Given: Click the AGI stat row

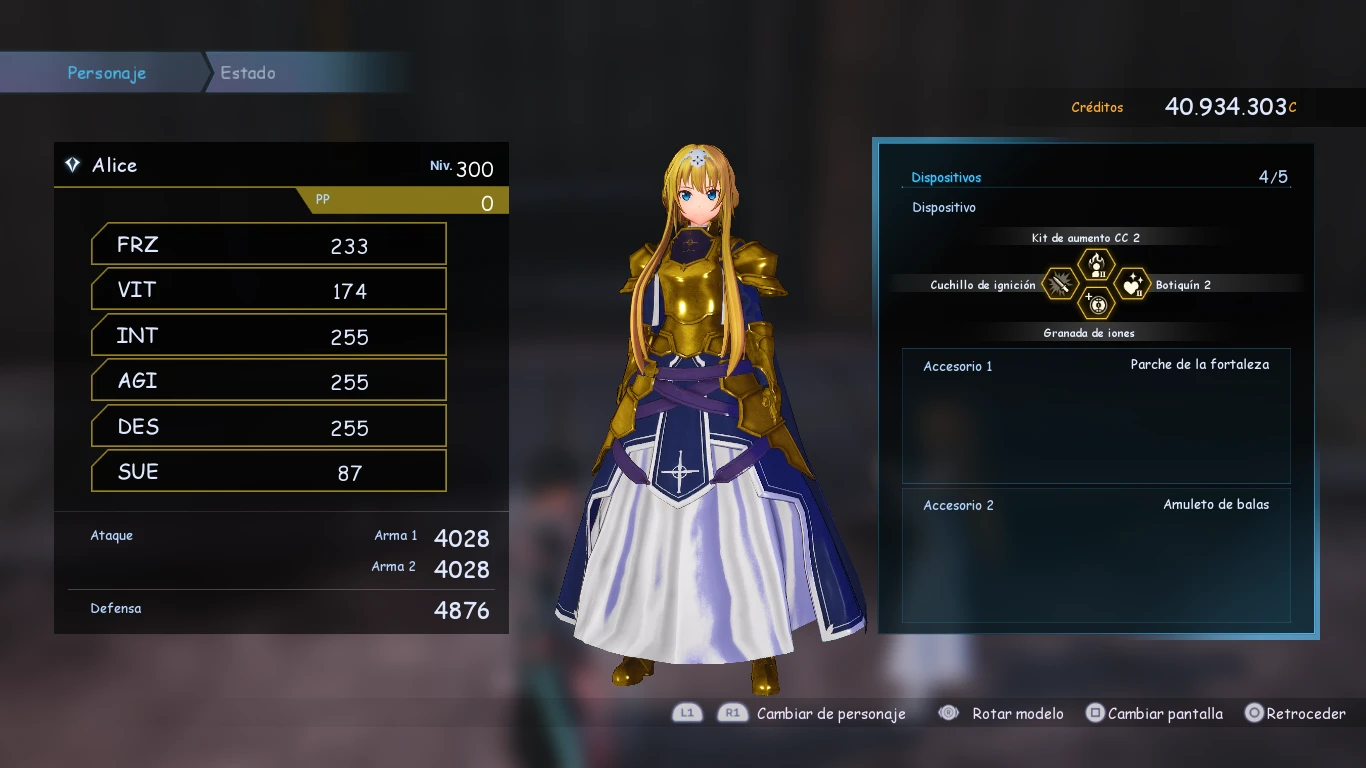Looking at the screenshot, I should 268,381.
